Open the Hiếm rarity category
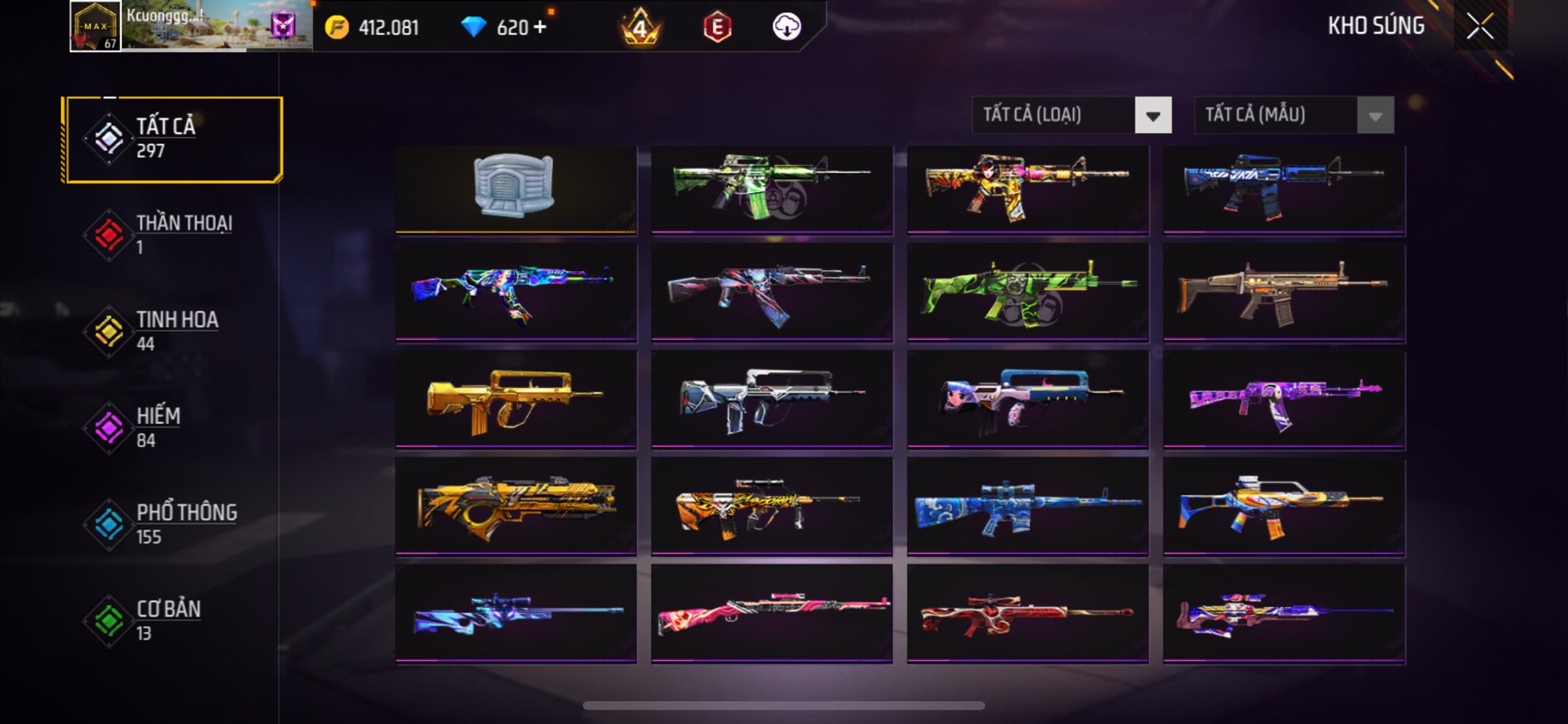 point(174,428)
